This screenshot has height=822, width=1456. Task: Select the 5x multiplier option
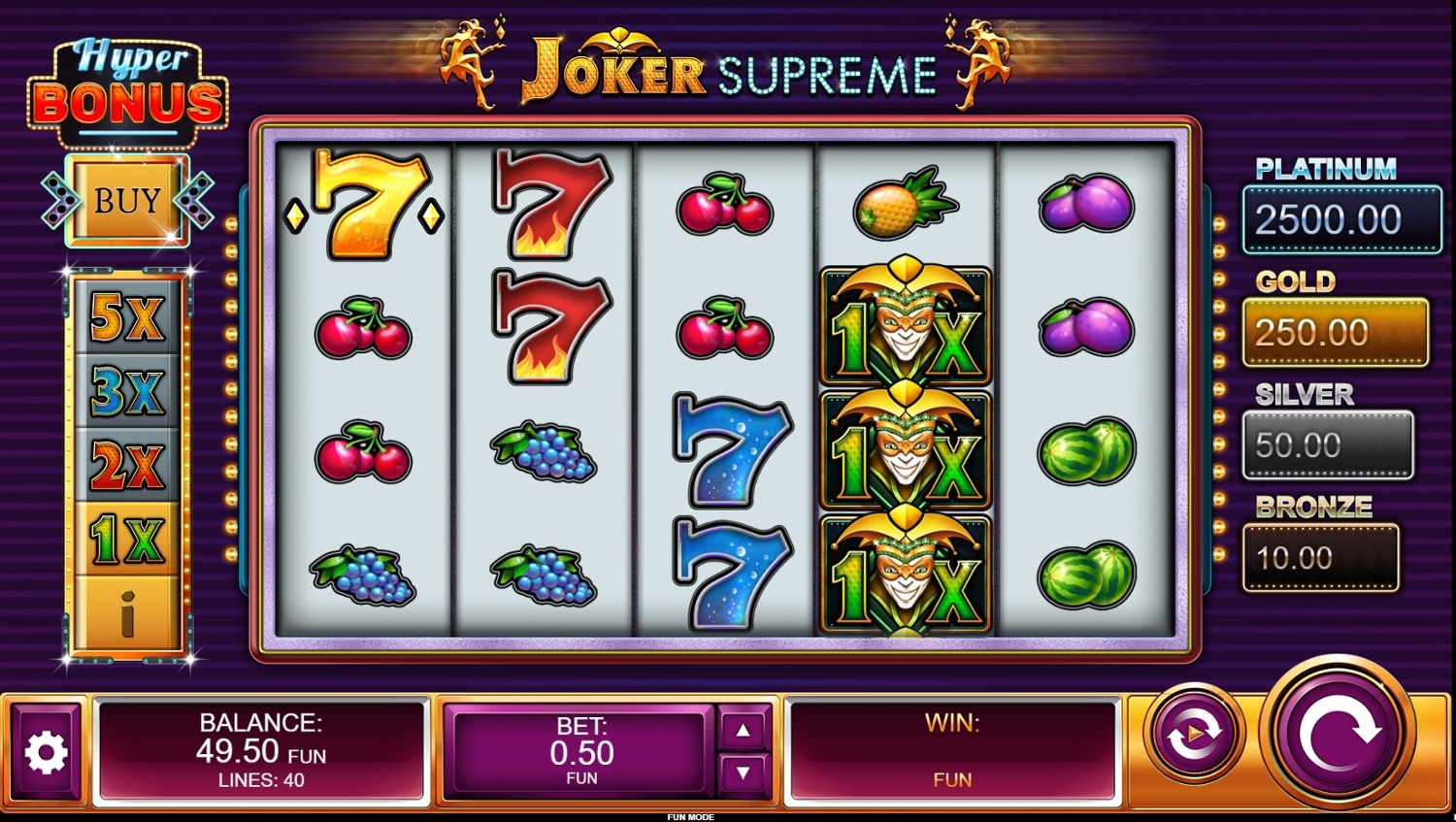[x=127, y=316]
